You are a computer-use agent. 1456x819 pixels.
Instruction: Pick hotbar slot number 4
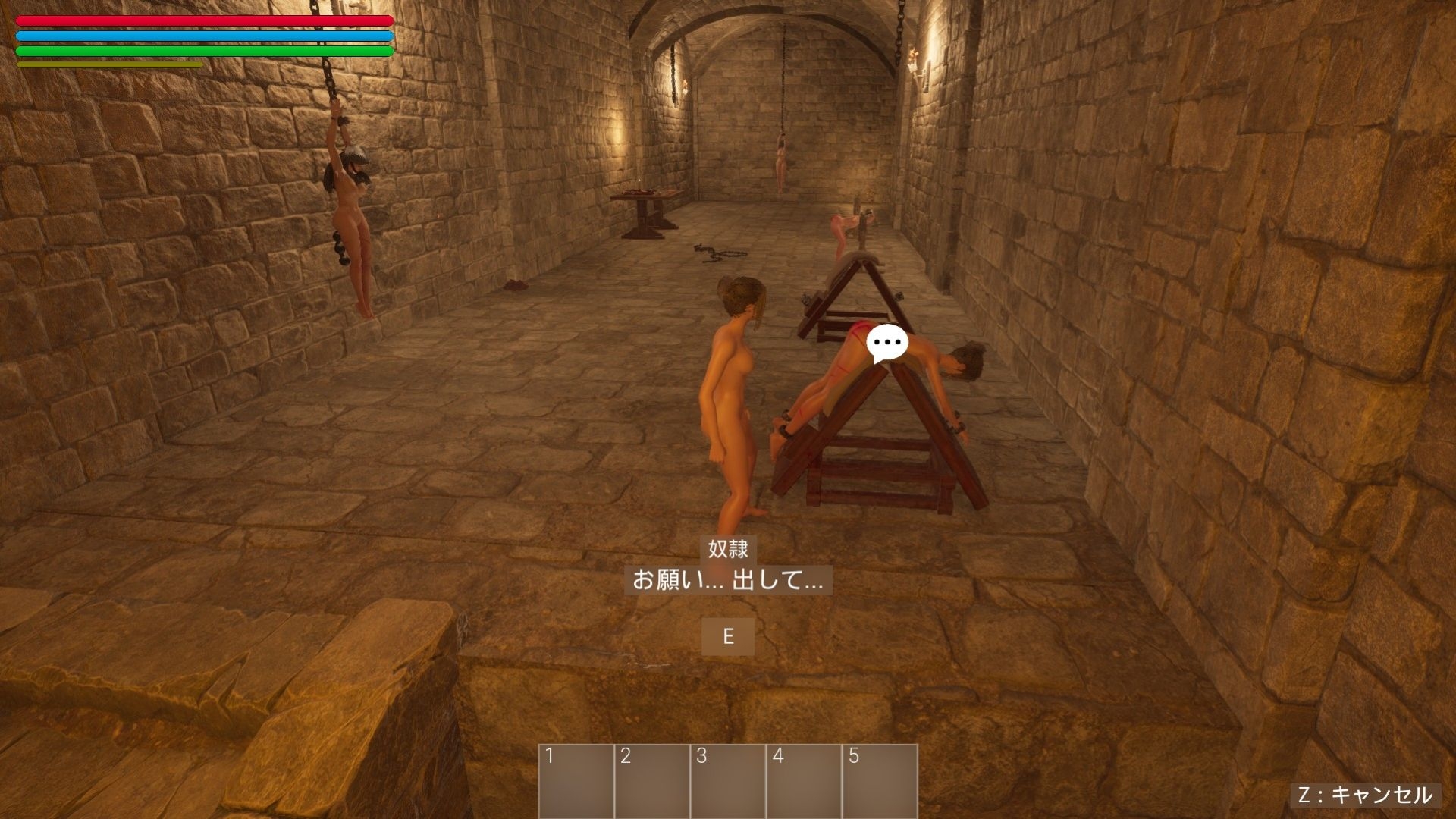point(804,781)
